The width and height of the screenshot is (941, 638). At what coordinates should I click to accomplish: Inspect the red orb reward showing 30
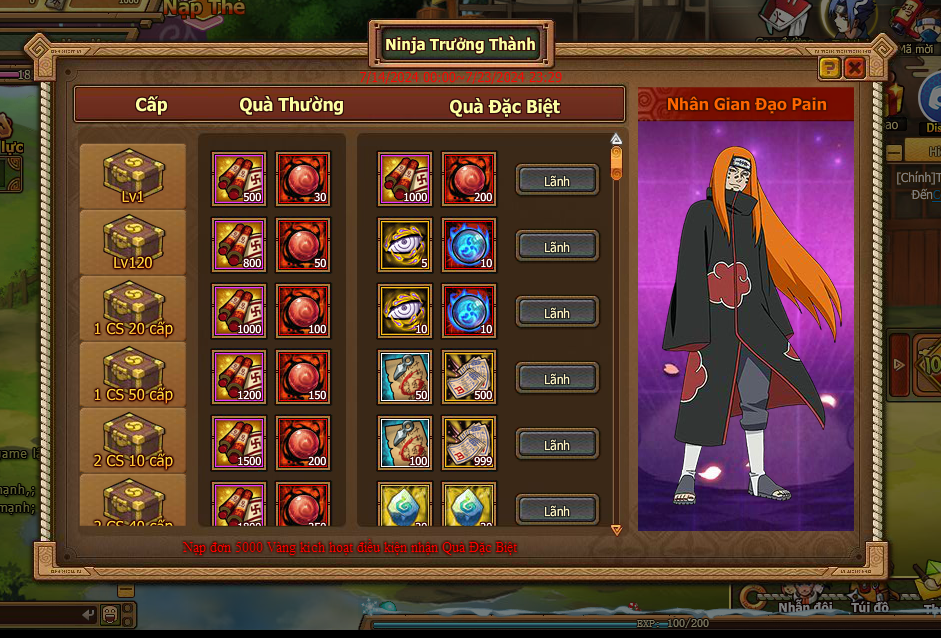click(303, 179)
